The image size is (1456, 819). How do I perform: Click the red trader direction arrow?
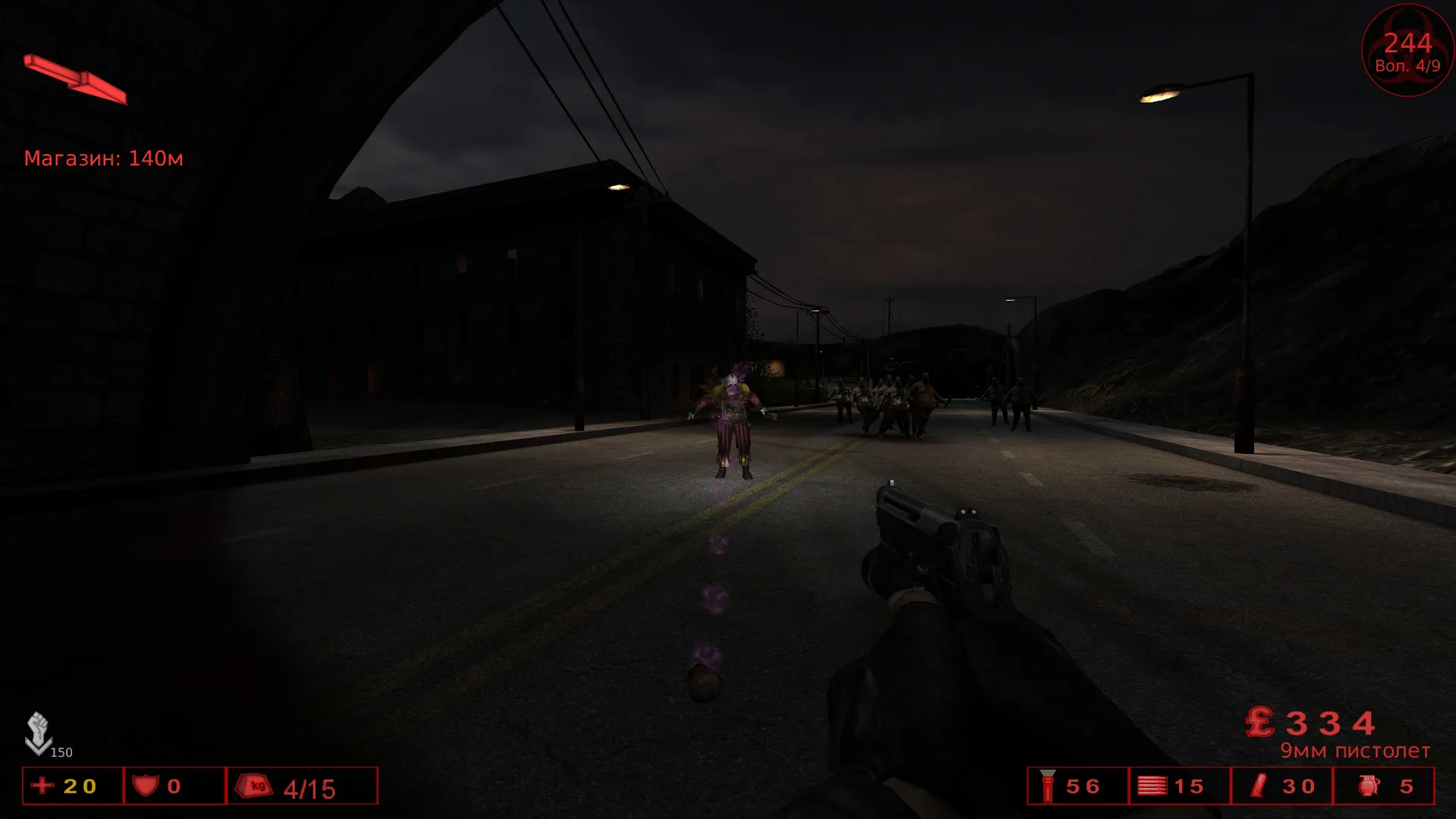click(x=74, y=79)
